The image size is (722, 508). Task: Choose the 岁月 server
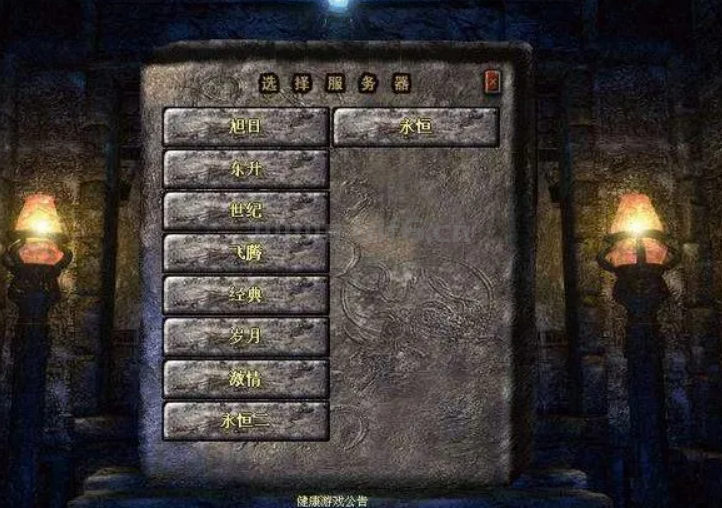246,337
